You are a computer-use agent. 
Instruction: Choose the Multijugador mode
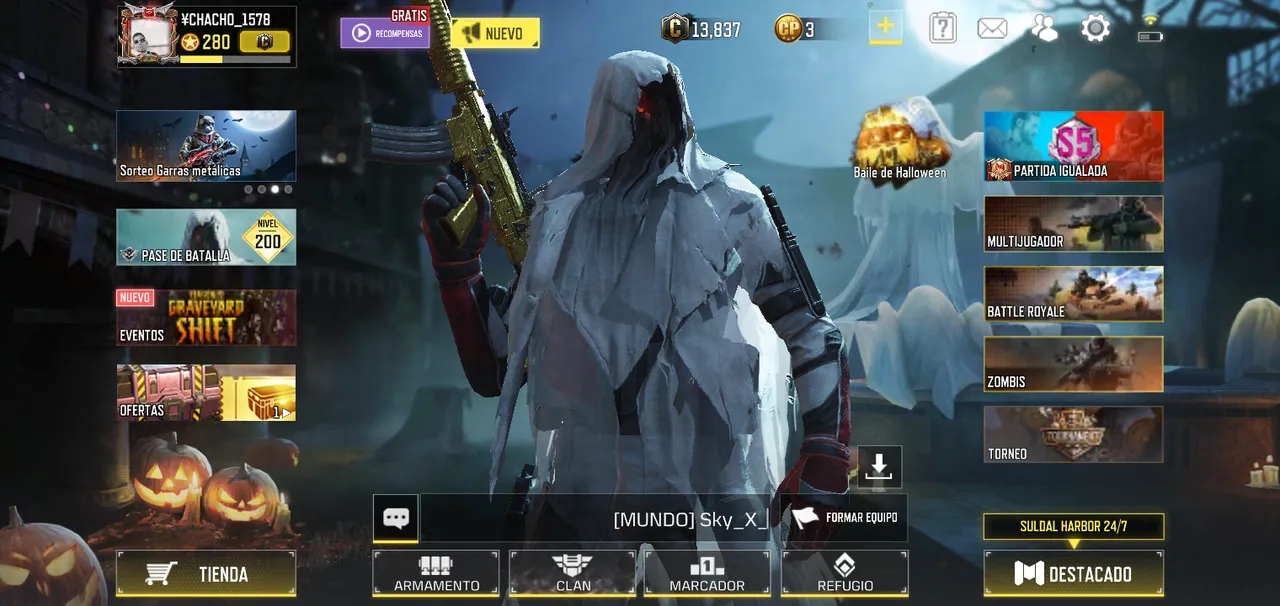point(1073,223)
